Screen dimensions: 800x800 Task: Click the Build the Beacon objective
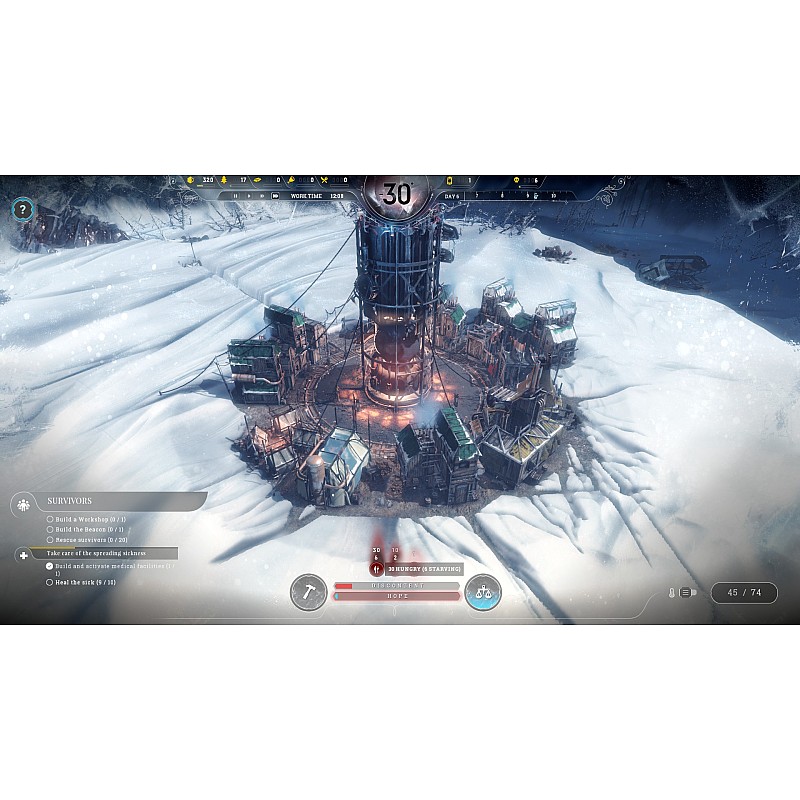84,529
